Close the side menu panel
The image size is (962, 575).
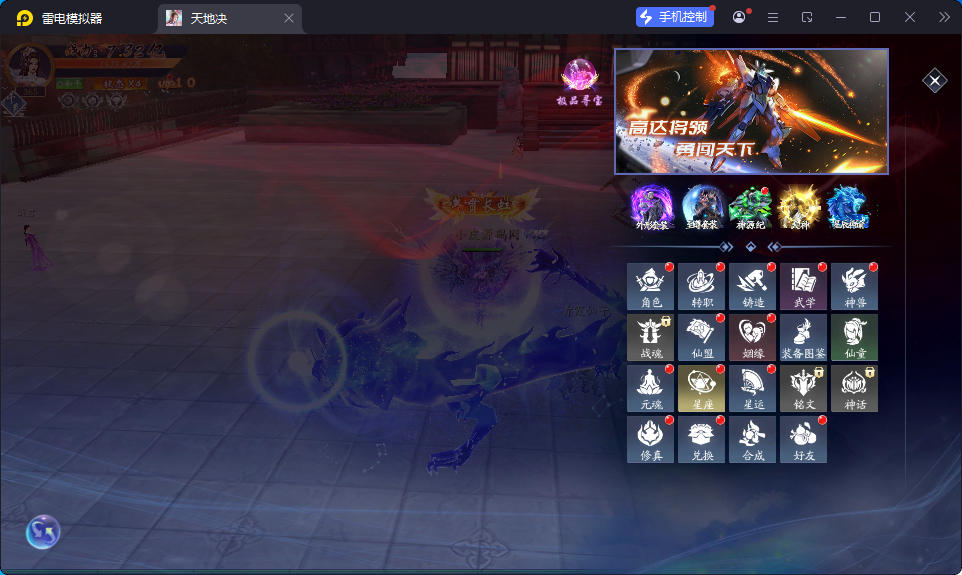point(934,81)
